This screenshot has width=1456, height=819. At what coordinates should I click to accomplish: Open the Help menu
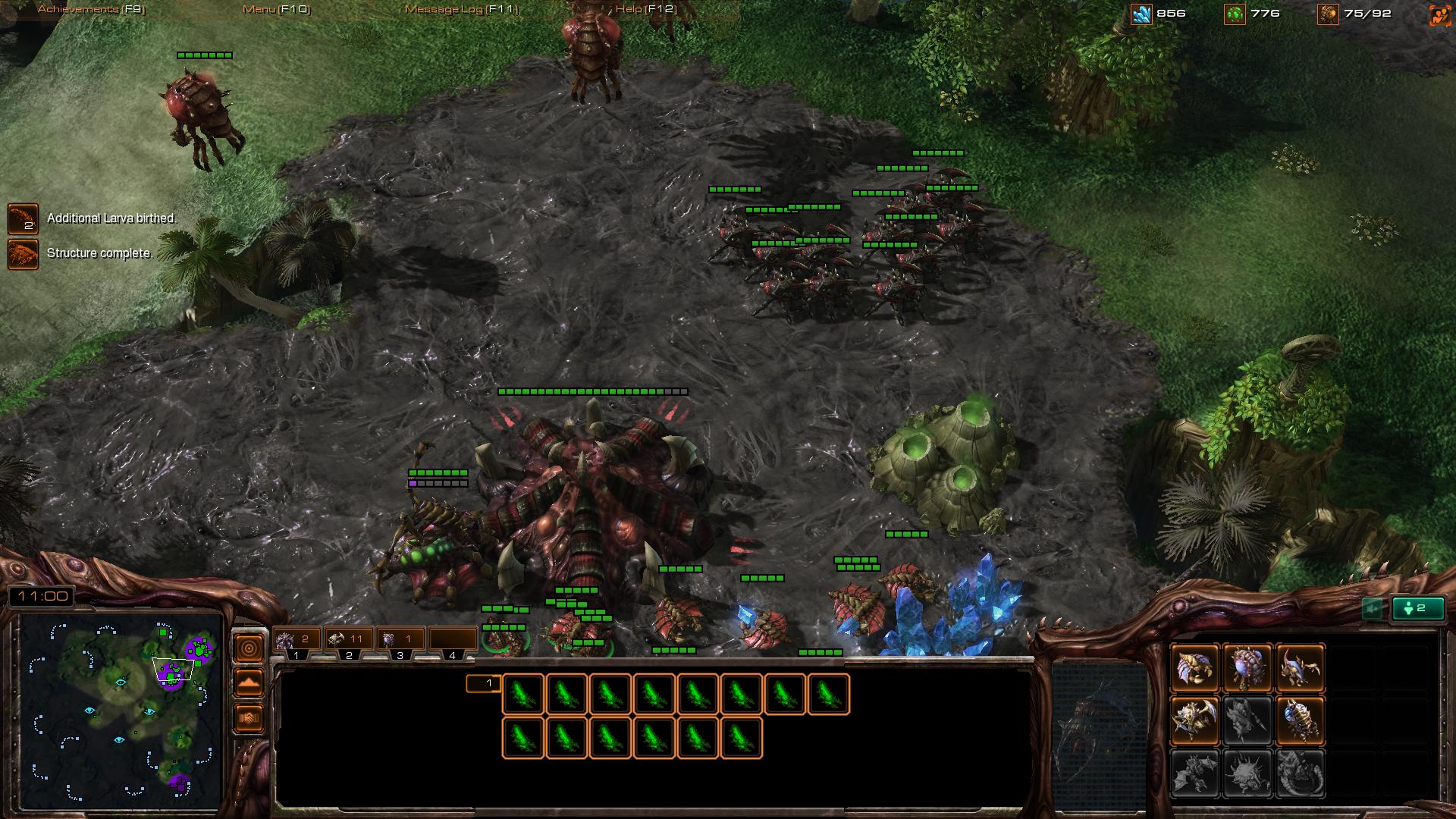(x=645, y=9)
